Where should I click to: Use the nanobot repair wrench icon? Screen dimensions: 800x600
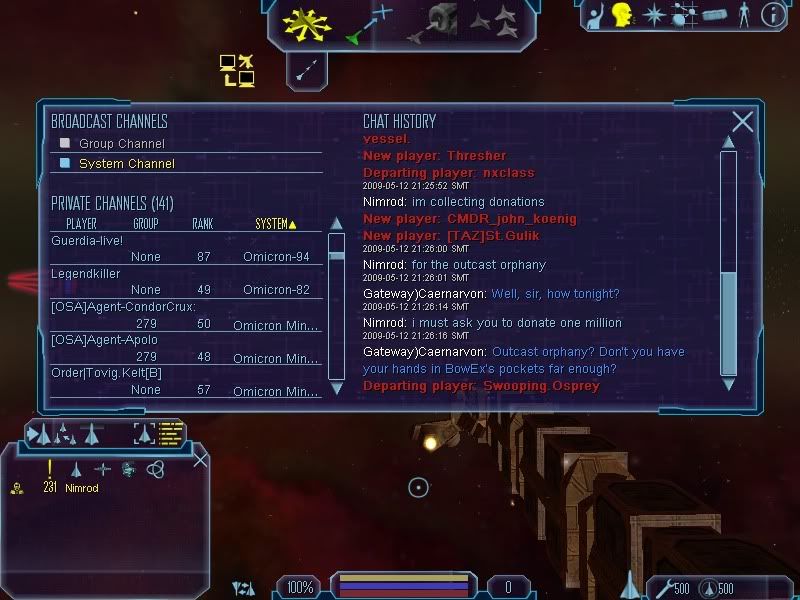661,587
